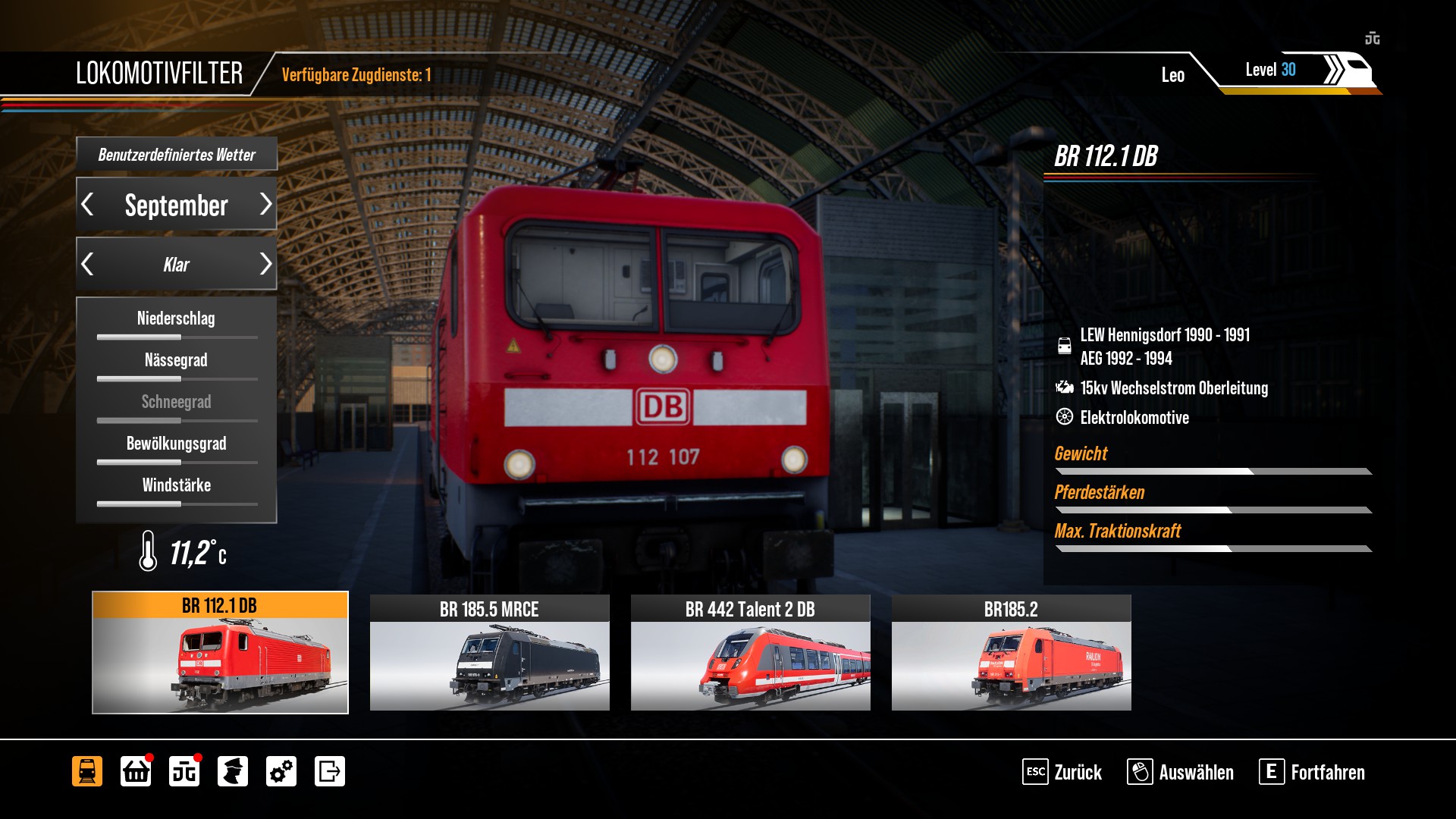Viewport: 1456px width, 819px height.
Task: Advance to the month after September
Action: (265, 204)
